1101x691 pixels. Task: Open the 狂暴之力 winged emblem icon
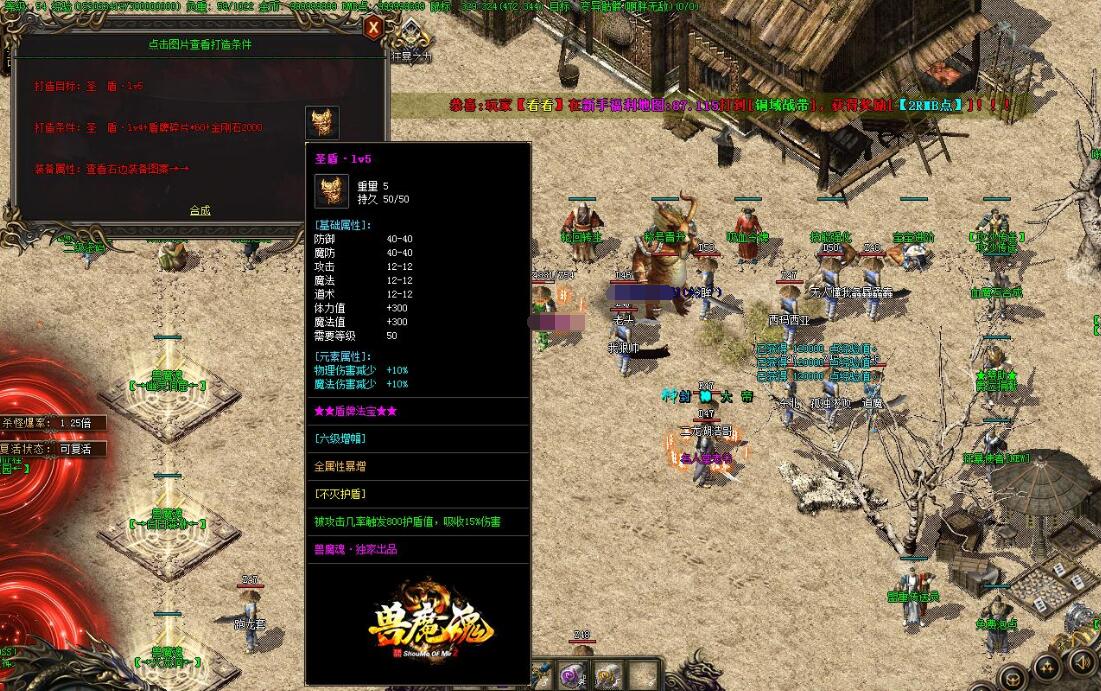point(411,38)
